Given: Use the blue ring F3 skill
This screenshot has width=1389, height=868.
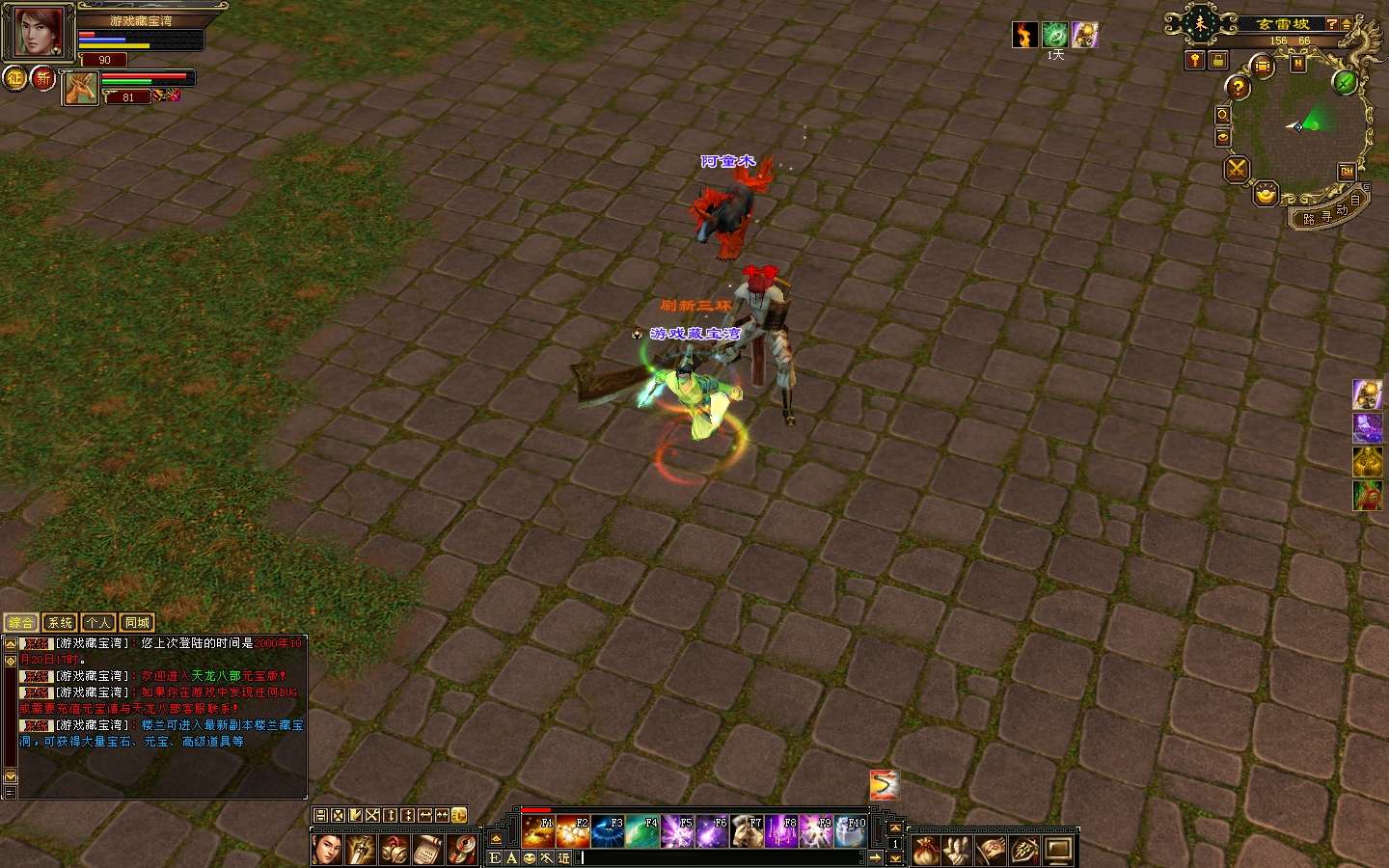Looking at the screenshot, I should [x=607, y=831].
